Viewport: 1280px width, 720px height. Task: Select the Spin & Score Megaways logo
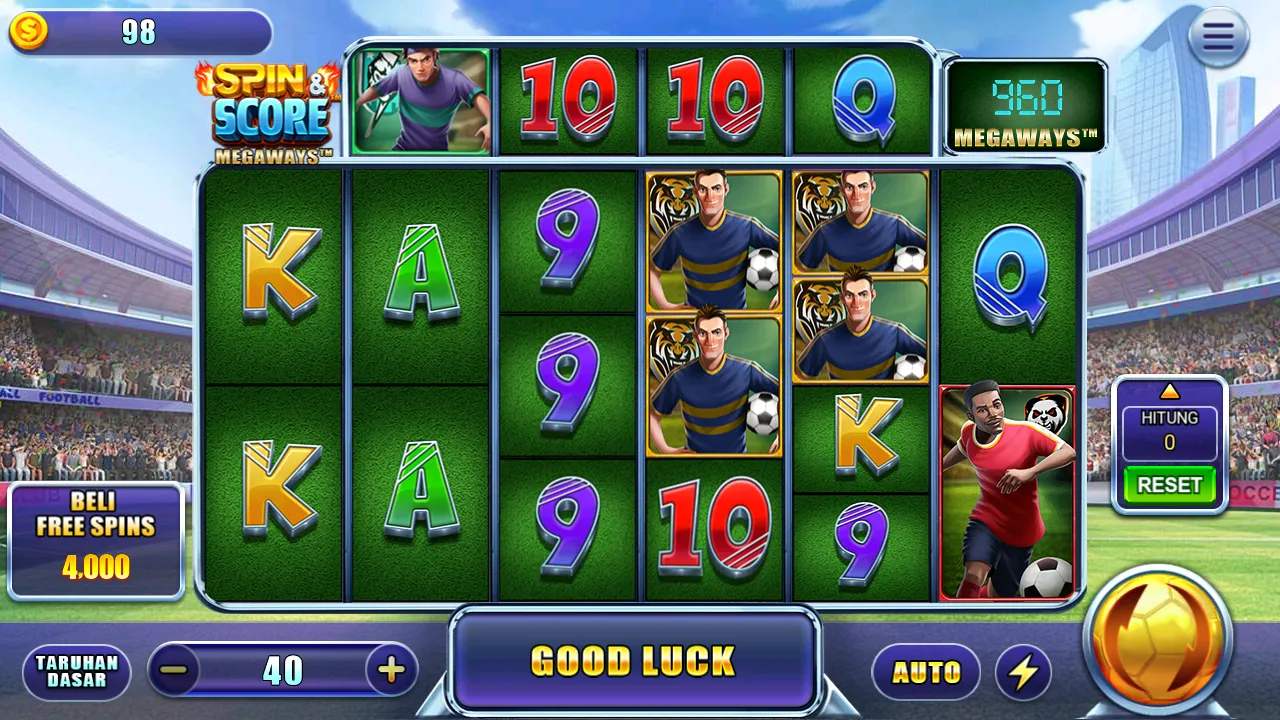(270, 110)
